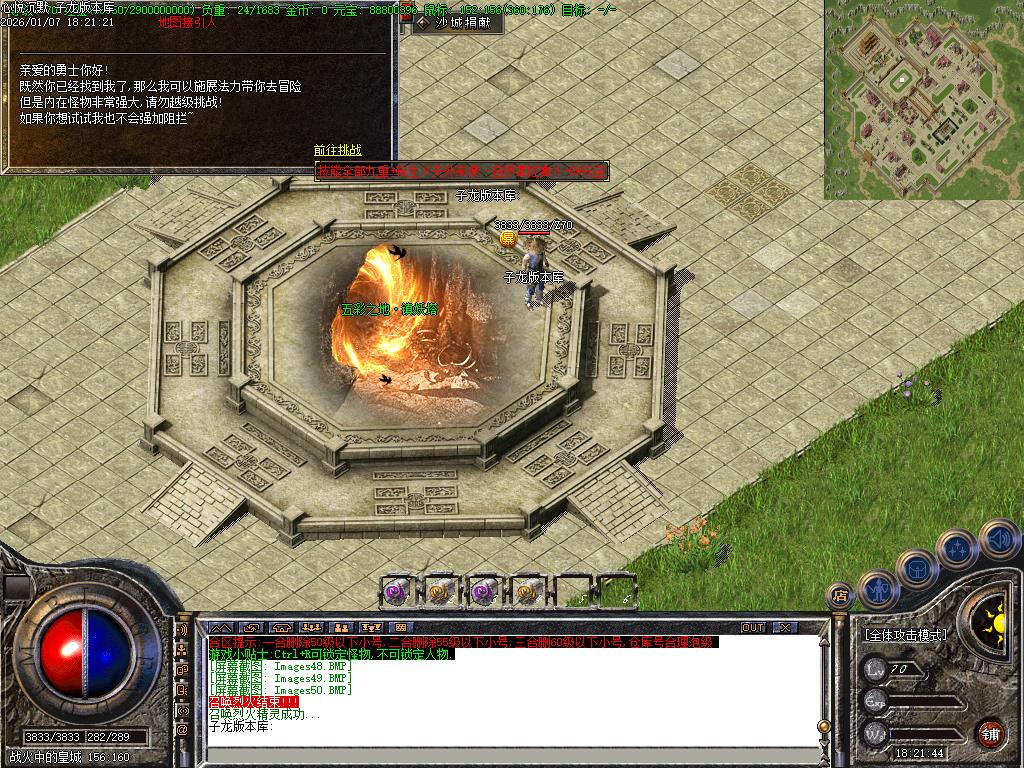Select the @ chat channel icon
Viewport: 1024px width, 768px height.
click(182, 729)
